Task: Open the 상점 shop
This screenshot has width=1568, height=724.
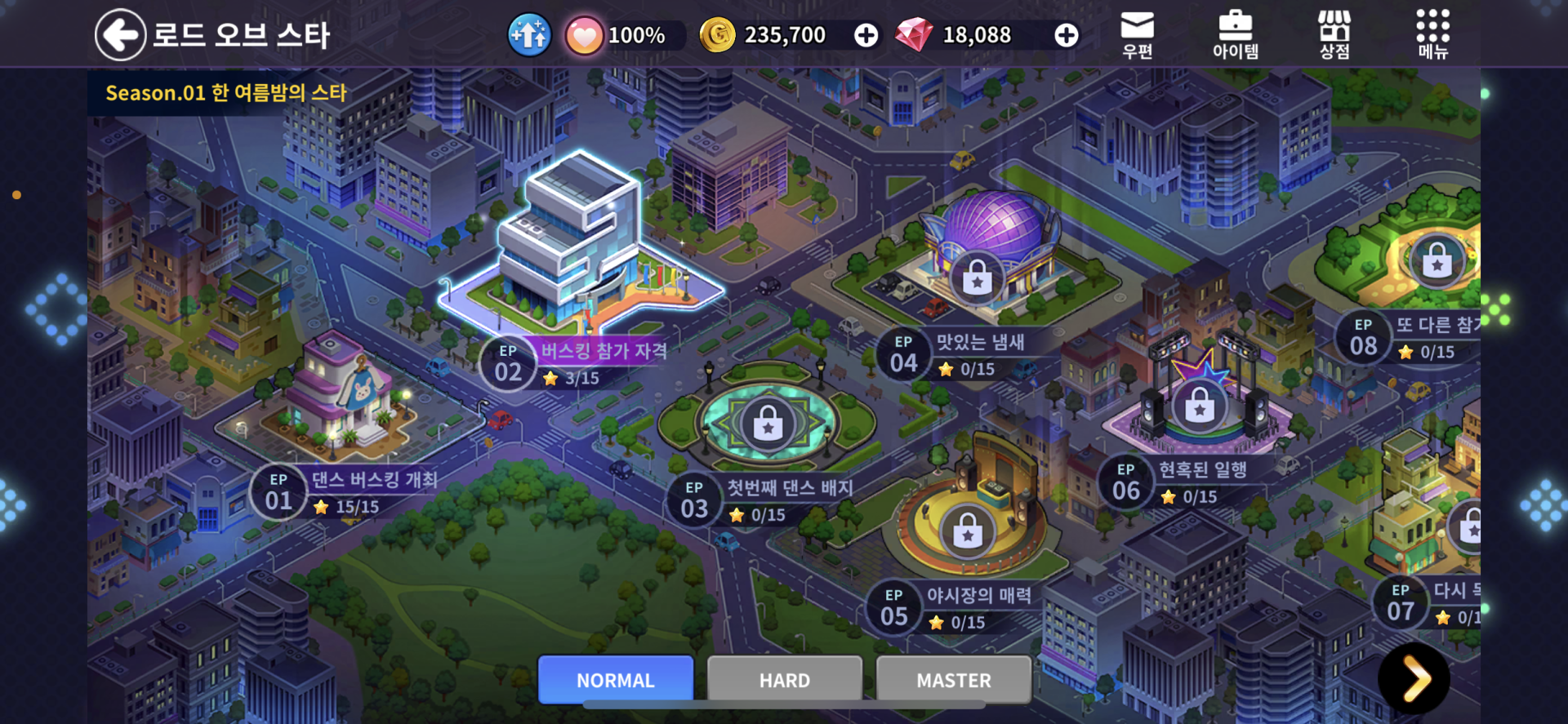Action: pos(1334,35)
